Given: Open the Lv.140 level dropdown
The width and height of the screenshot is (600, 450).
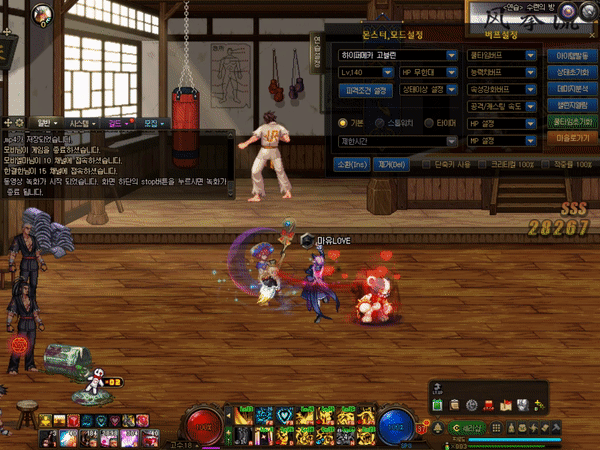Looking at the screenshot, I should 364,73.
